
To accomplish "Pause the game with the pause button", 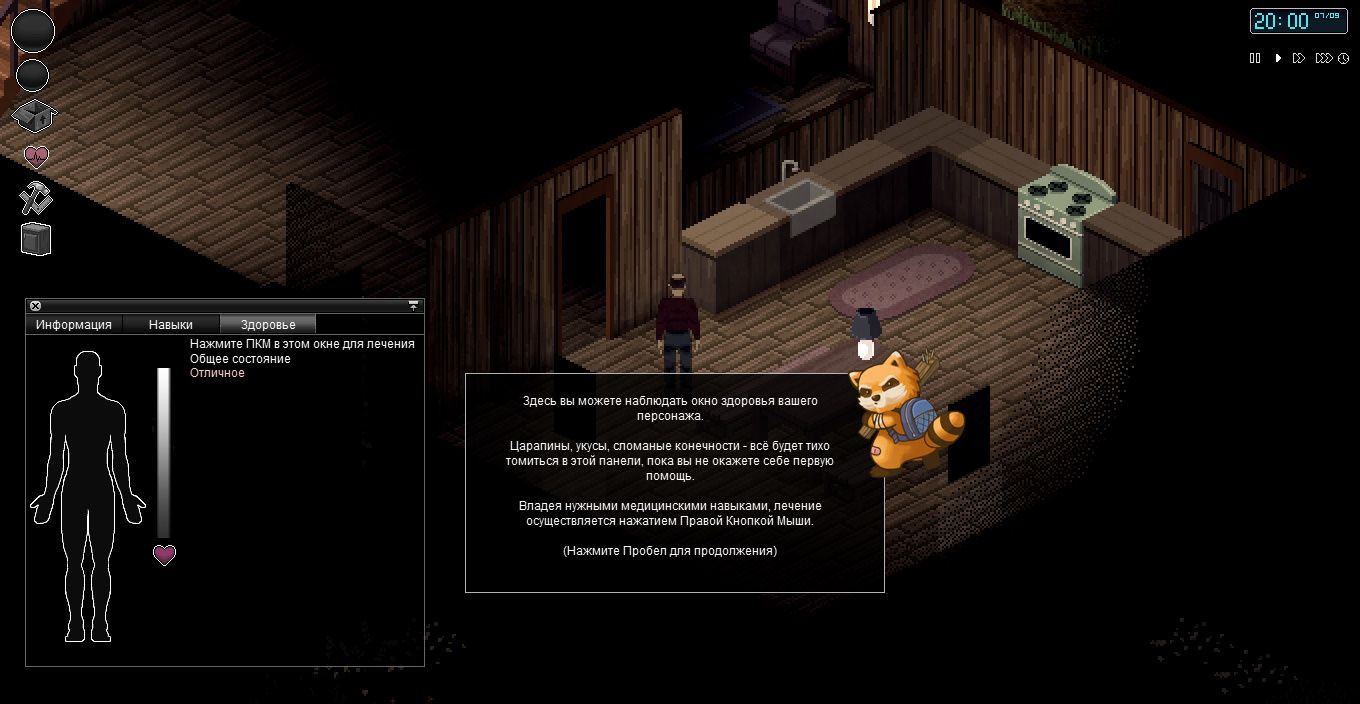I will coord(1255,58).
